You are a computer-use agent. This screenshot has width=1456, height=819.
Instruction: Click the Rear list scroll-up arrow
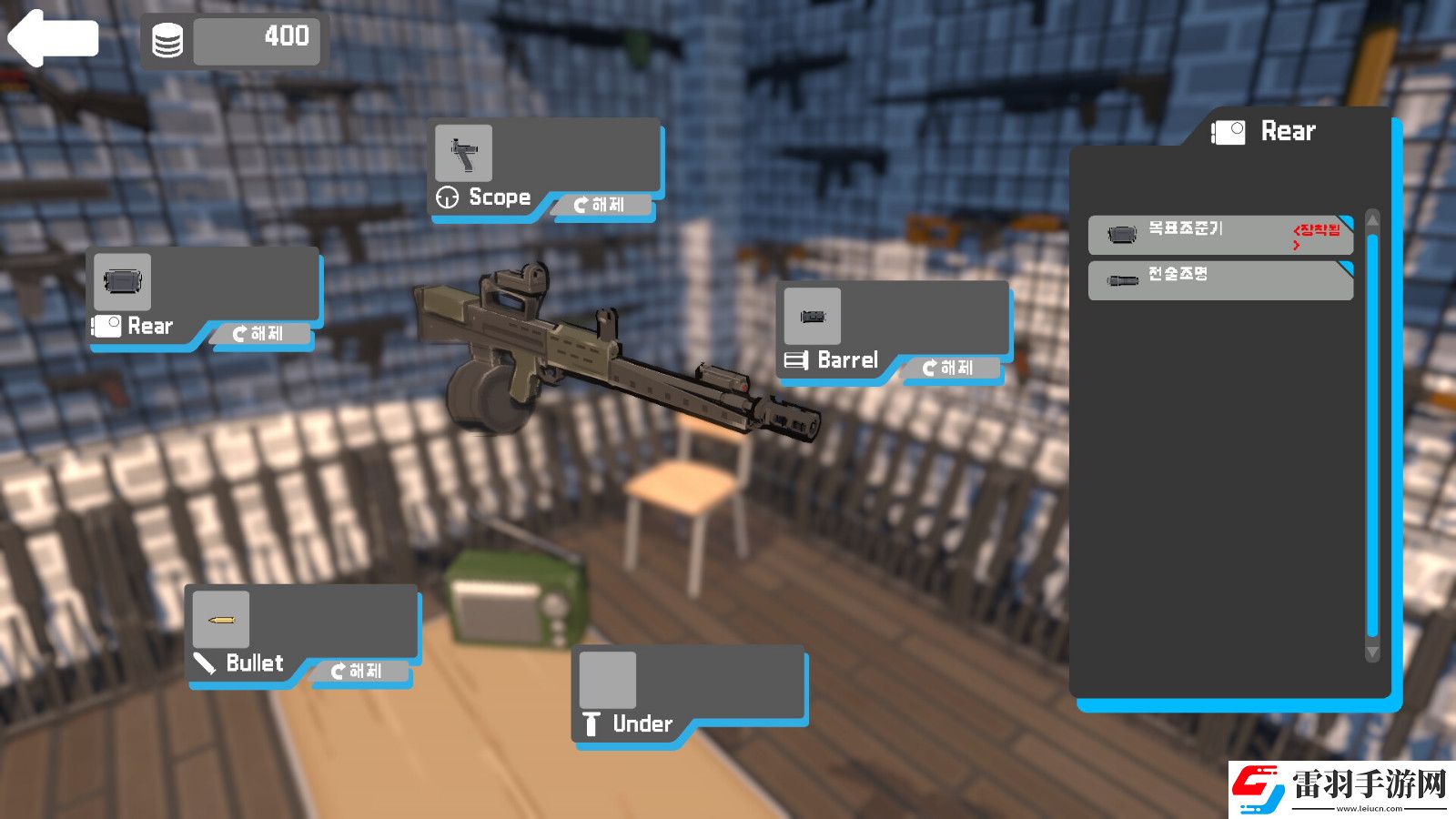(1372, 220)
